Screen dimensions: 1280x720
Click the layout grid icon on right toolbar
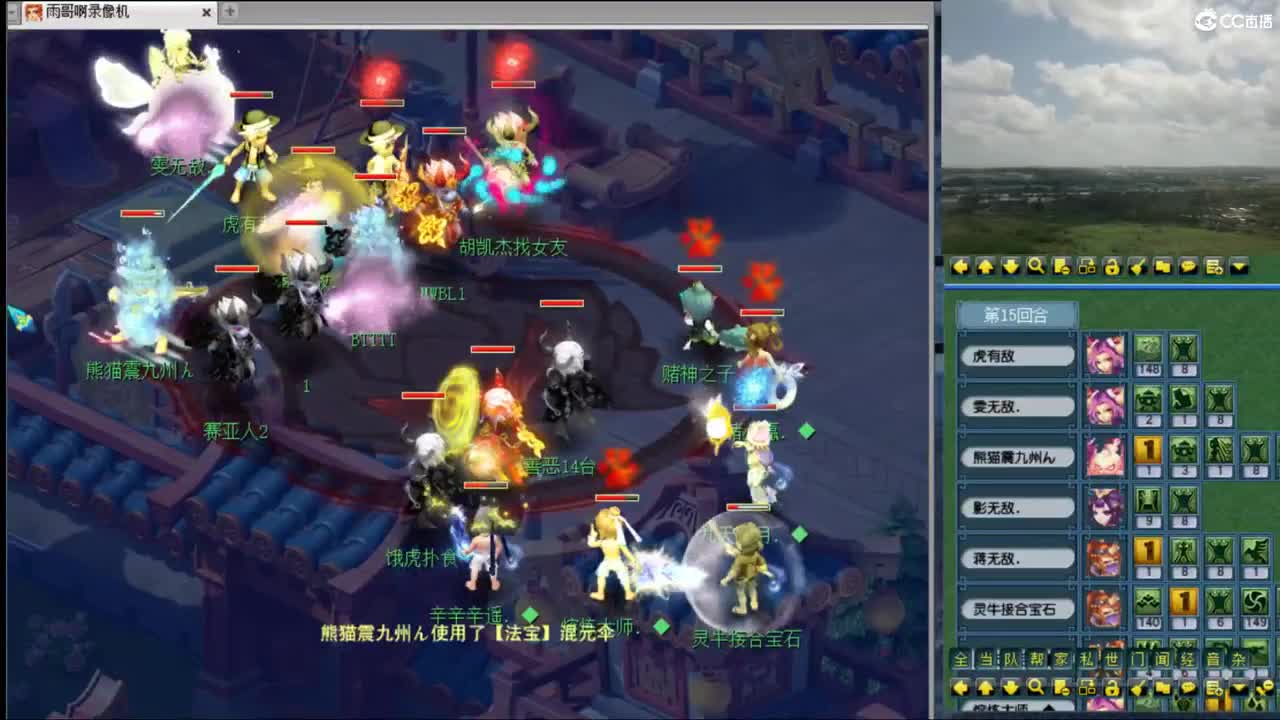(1088, 267)
